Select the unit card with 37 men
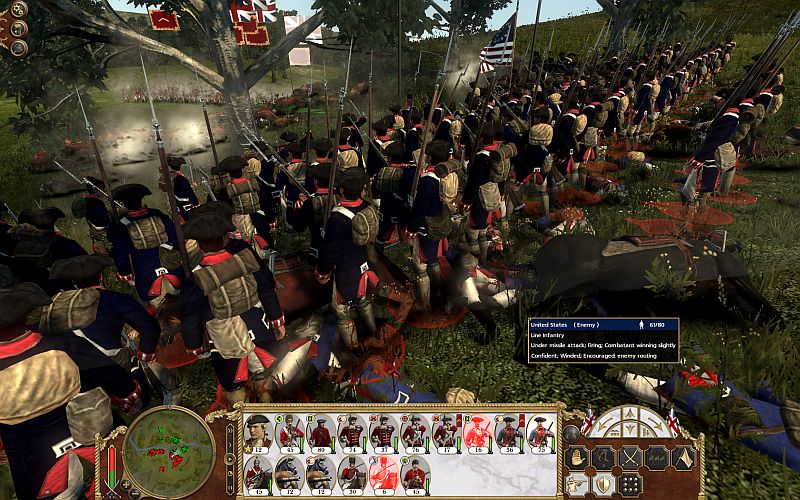 tap(384, 433)
